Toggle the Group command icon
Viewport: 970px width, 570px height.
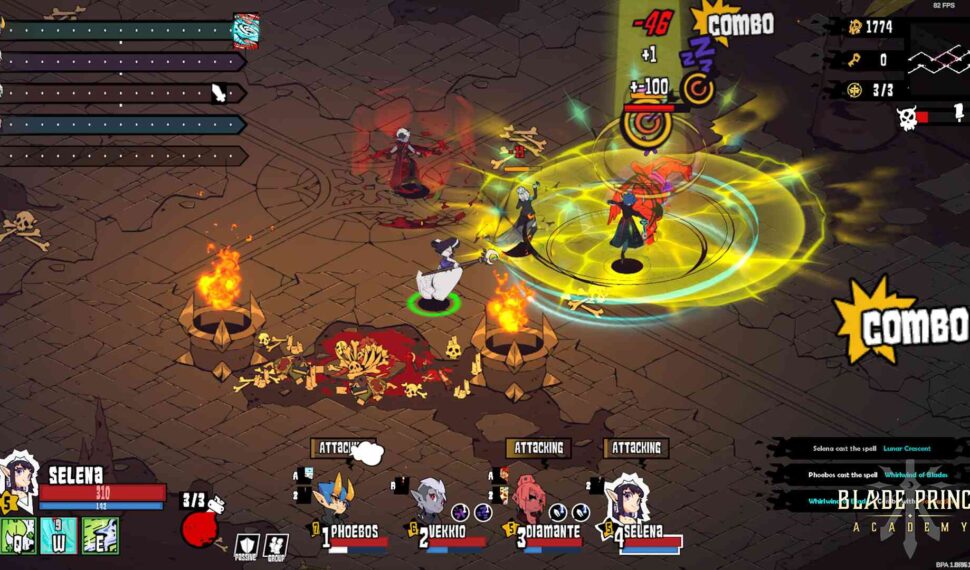coord(276,546)
